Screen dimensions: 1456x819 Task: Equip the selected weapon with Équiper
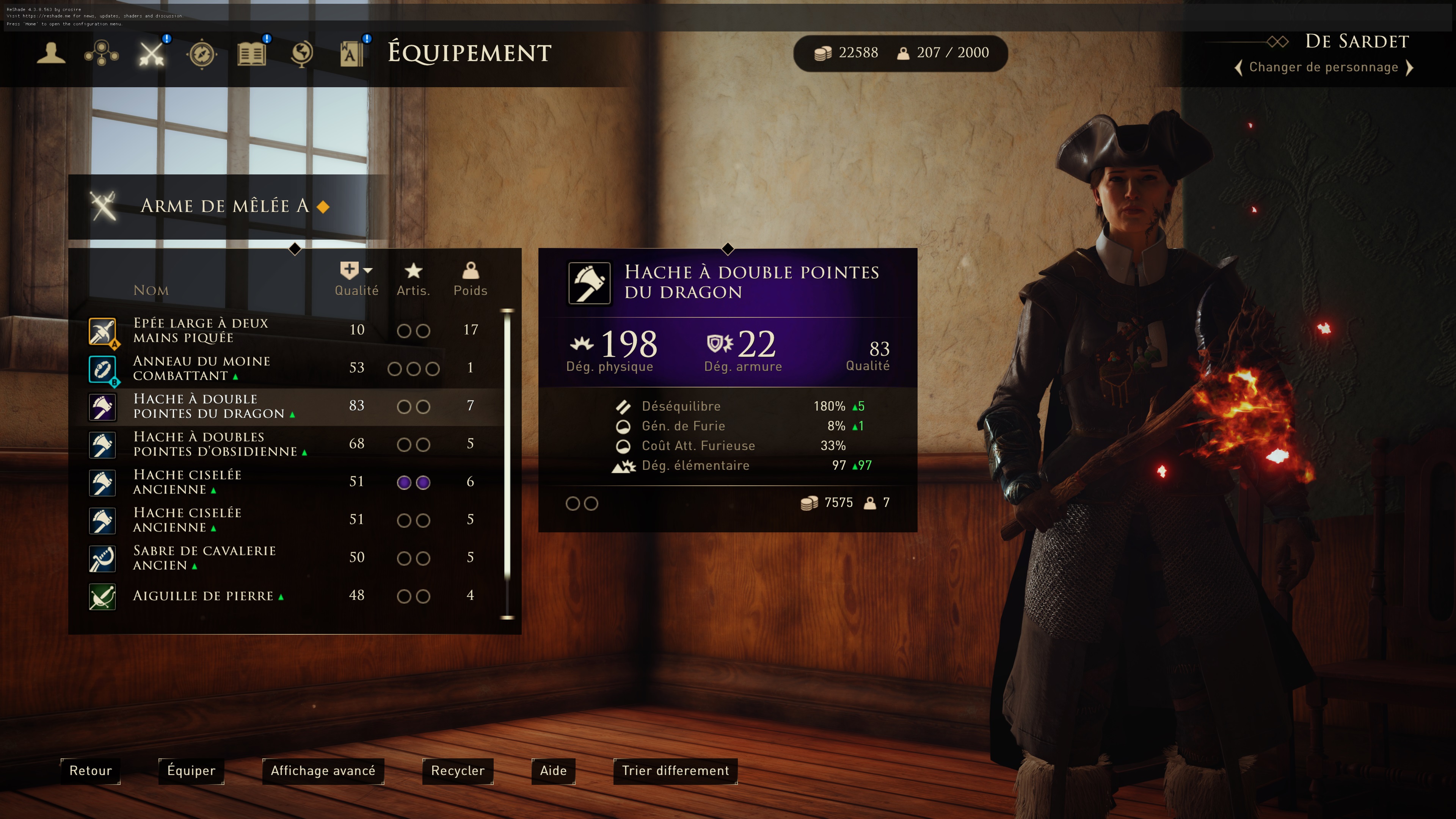[191, 771]
